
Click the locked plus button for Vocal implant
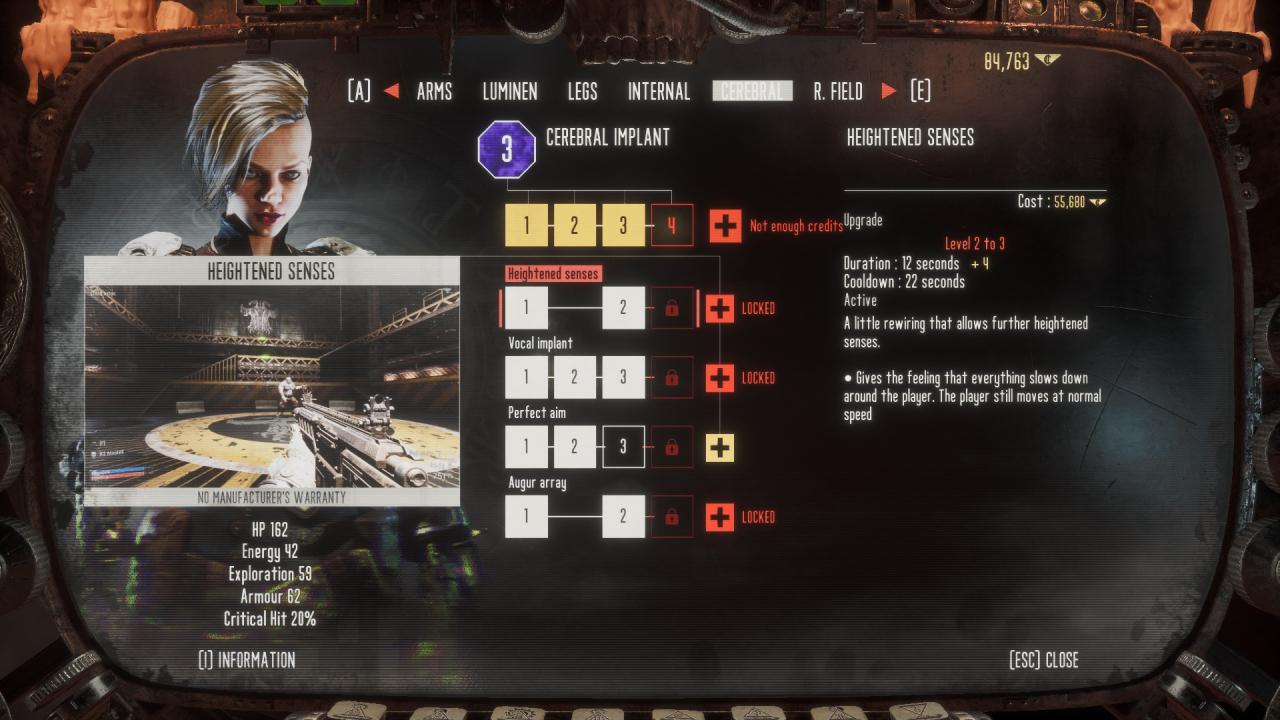720,378
